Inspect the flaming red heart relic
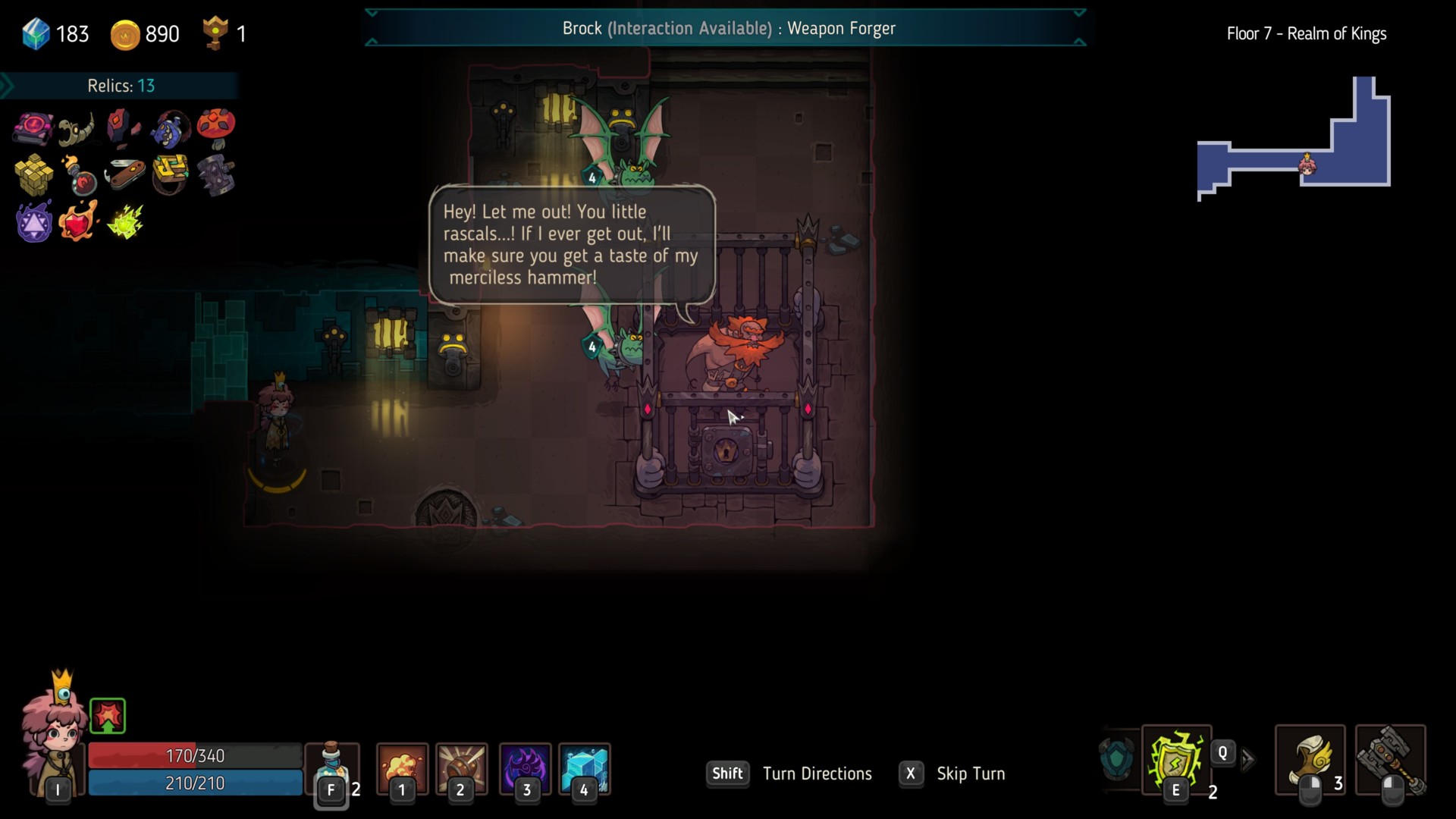This screenshot has width=1456, height=819. tap(79, 221)
